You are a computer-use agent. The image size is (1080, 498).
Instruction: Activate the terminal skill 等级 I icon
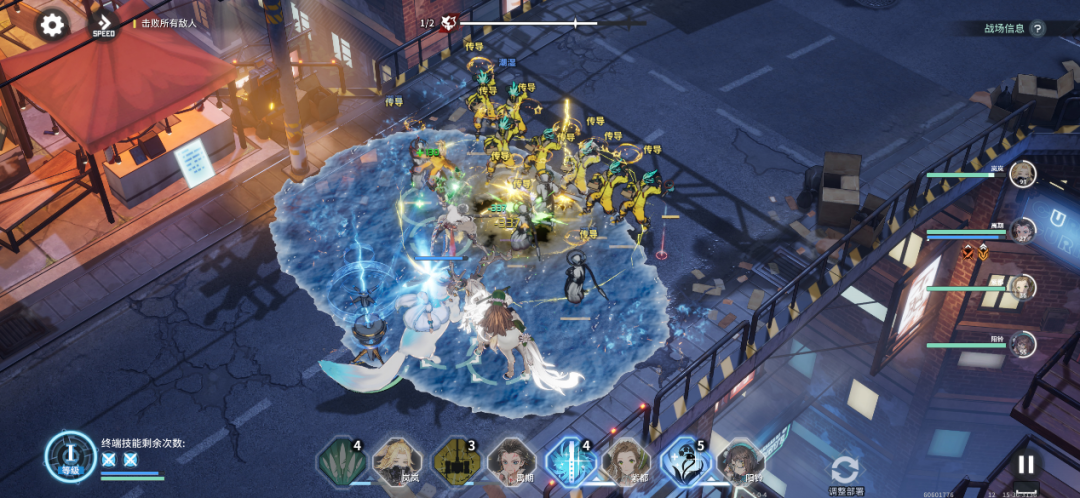(x=70, y=457)
